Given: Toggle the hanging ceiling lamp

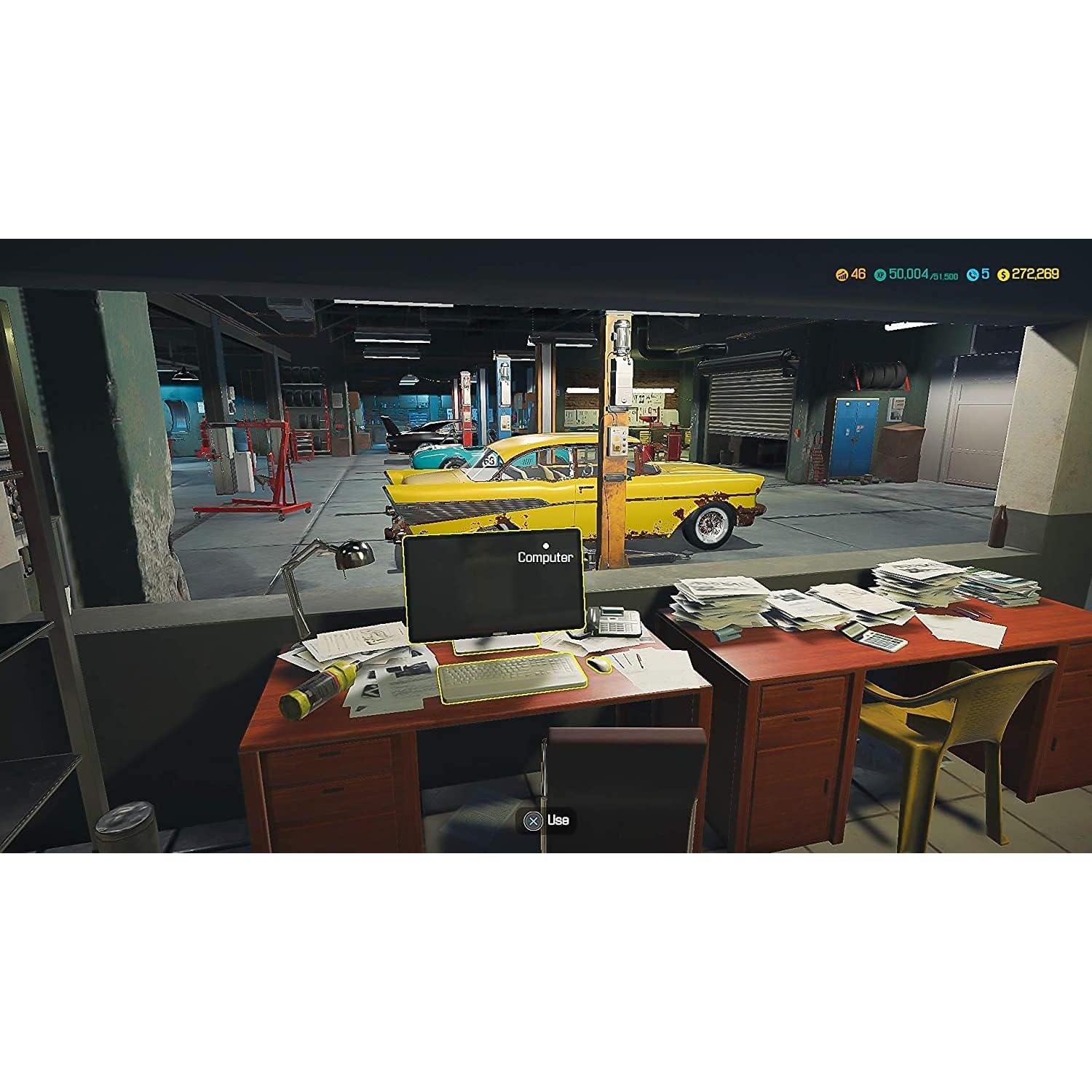Looking at the screenshot, I should click(184, 376).
